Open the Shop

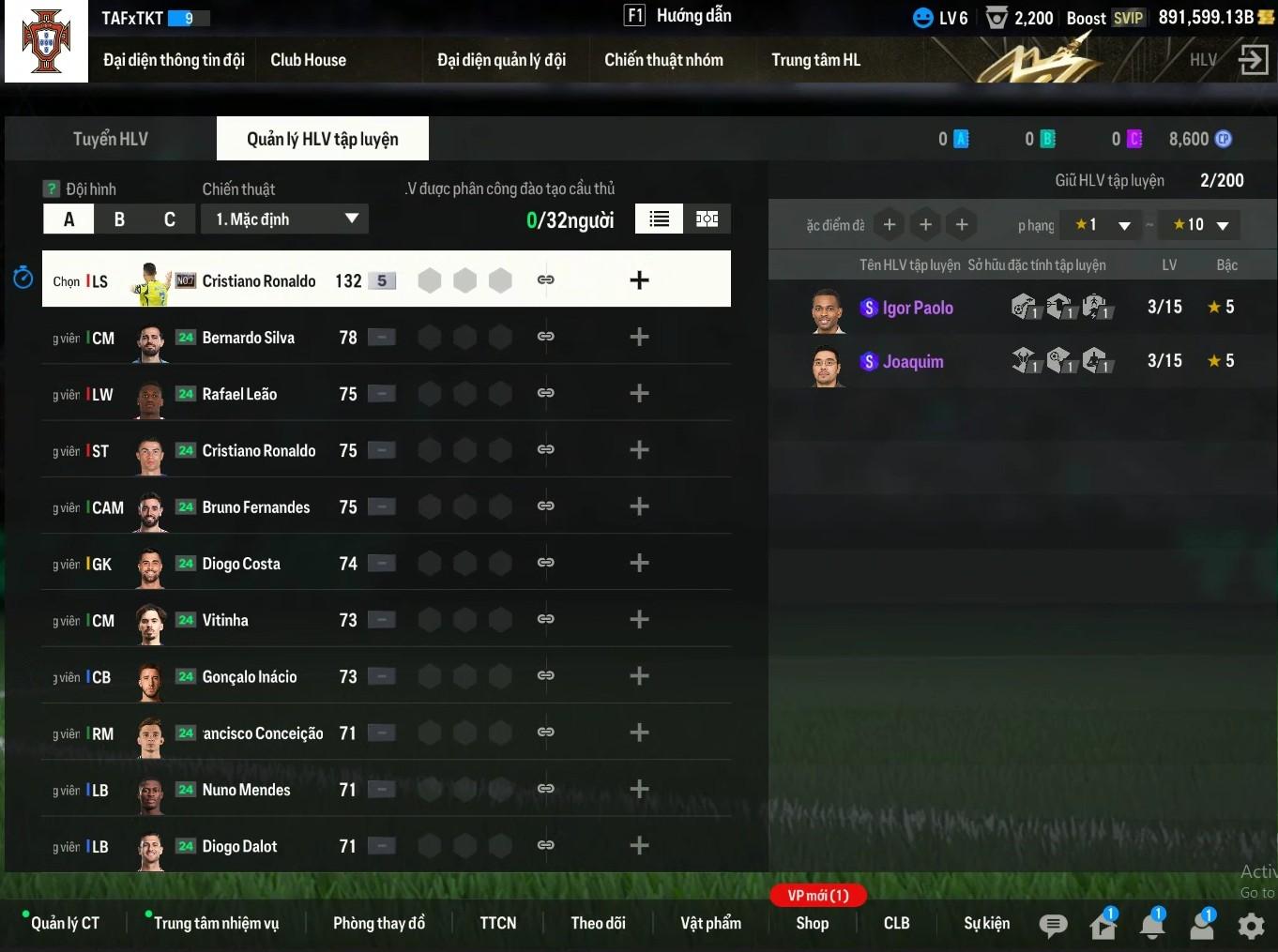pyautogui.click(x=812, y=923)
